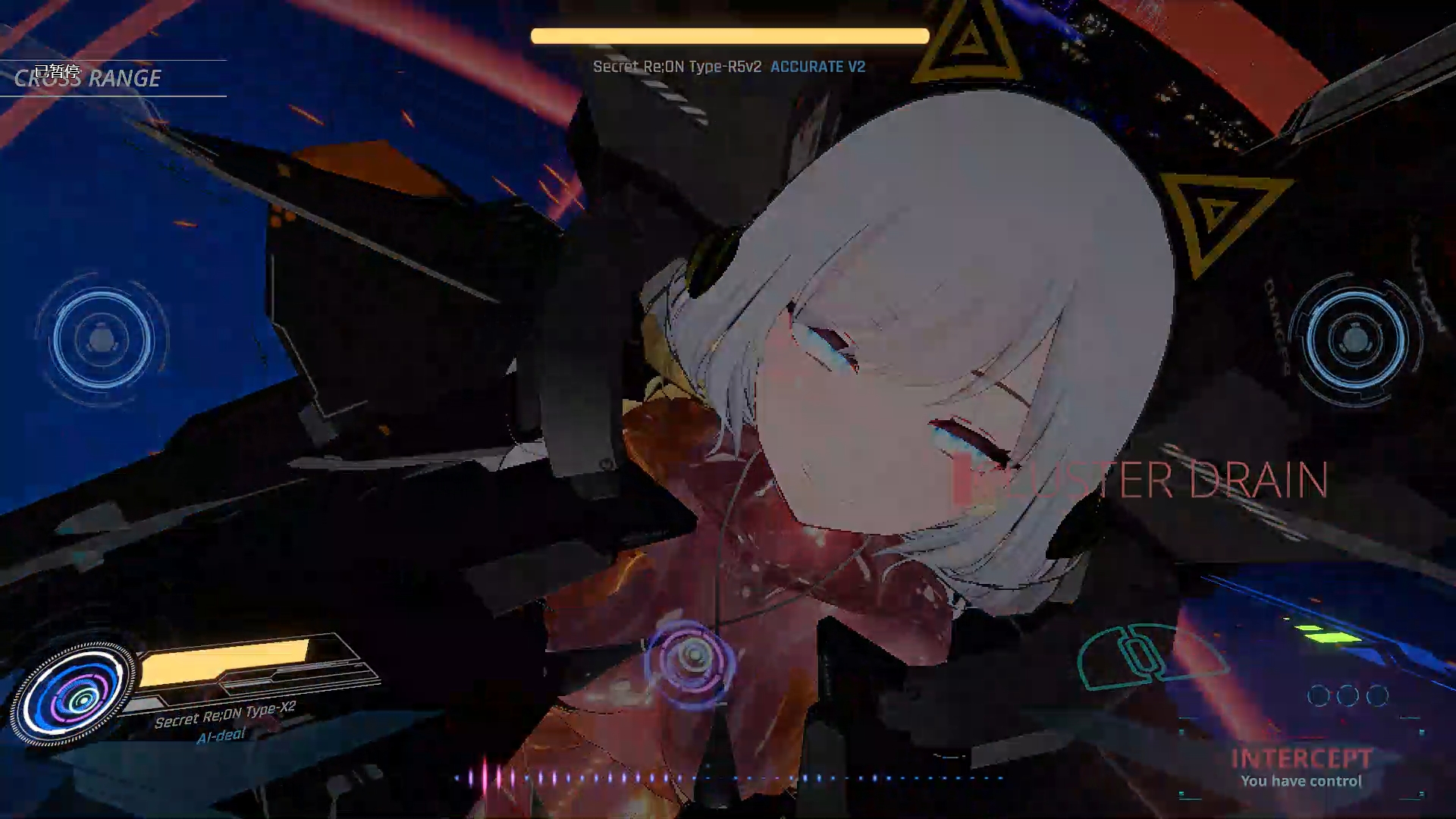Select the circular player emblem beside Secret Re:ON Type-X2
This screenshot has width=1456, height=819.
tap(74, 694)
